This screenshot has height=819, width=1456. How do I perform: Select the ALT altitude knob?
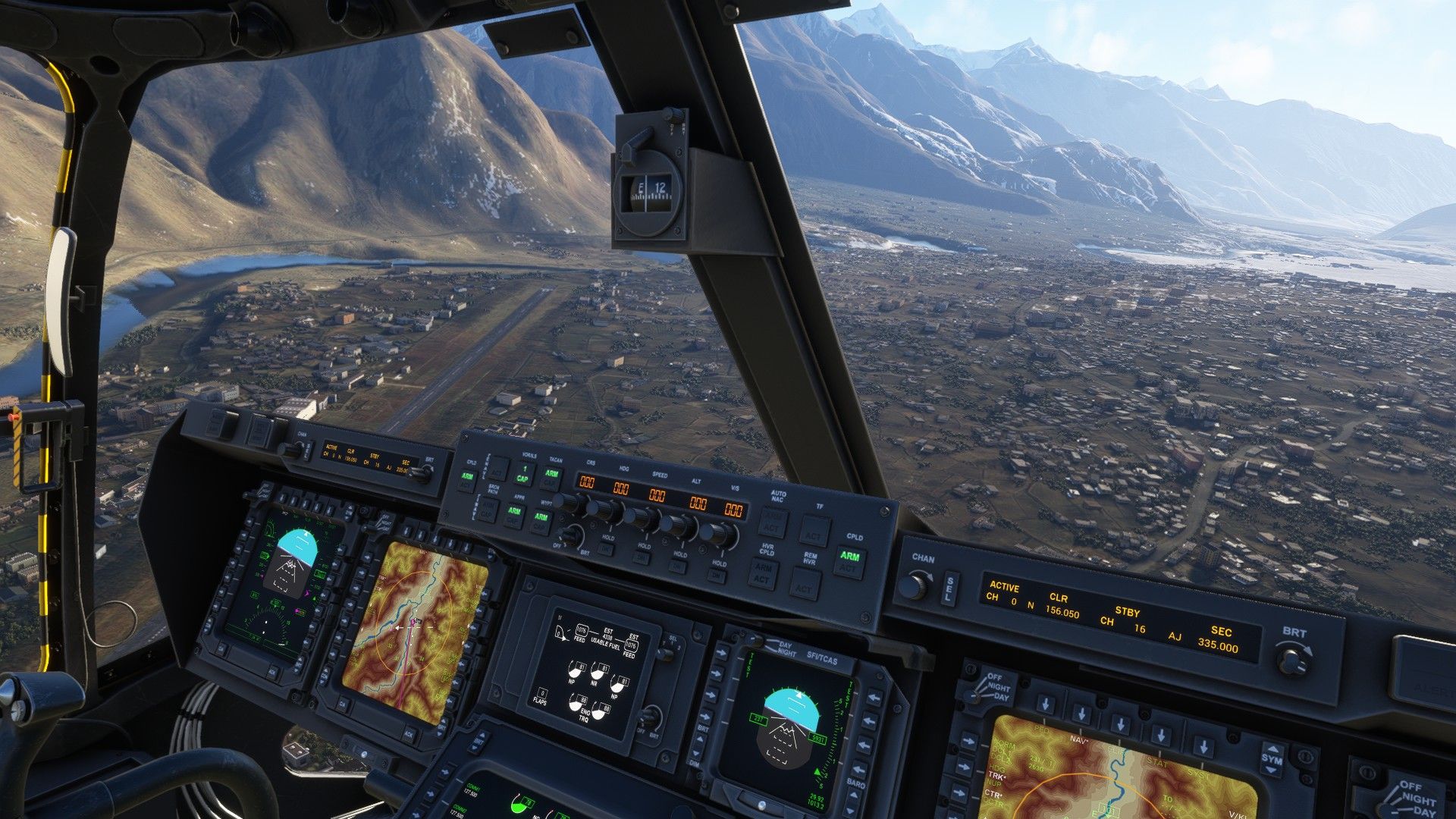tap(676, 525)
